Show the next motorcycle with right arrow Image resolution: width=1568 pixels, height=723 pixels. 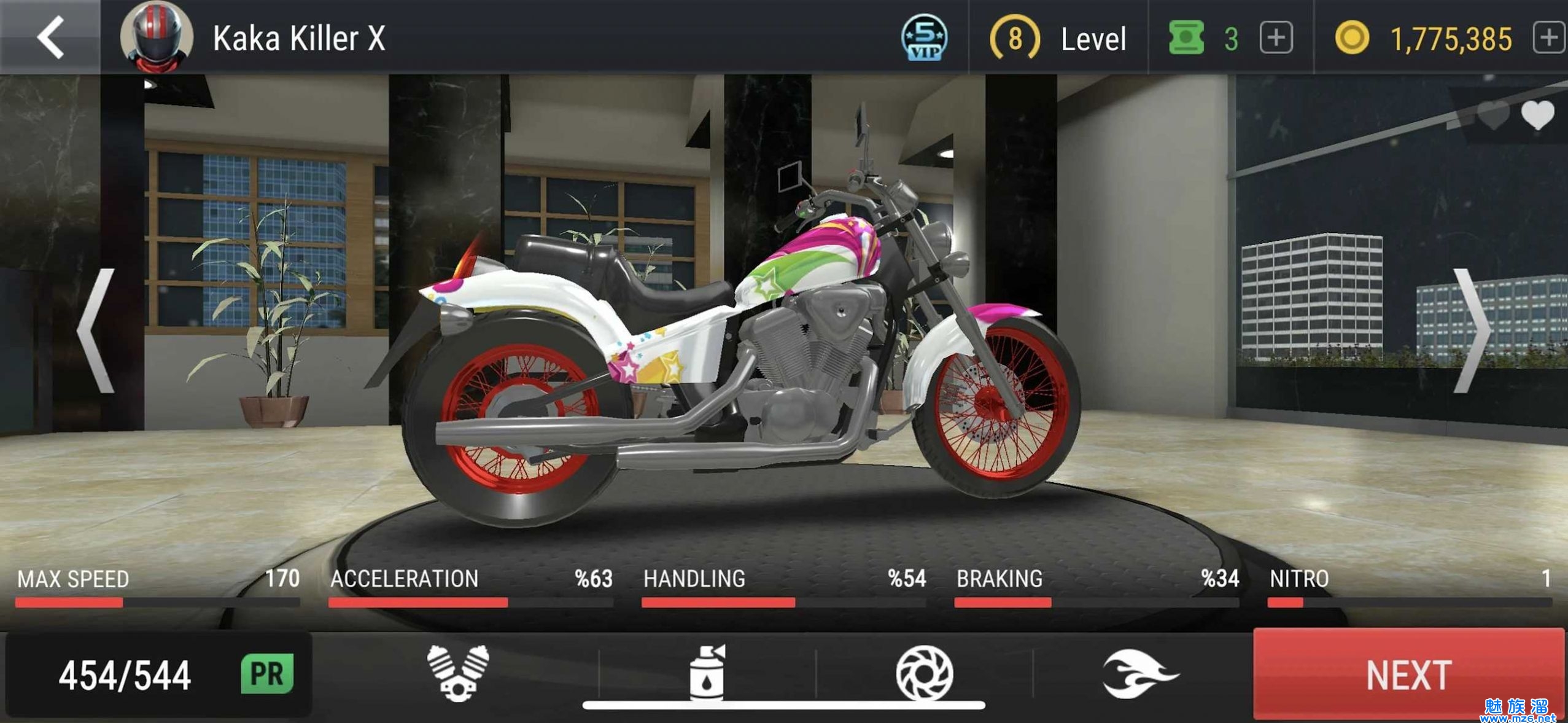click(x=1472, y=332)
